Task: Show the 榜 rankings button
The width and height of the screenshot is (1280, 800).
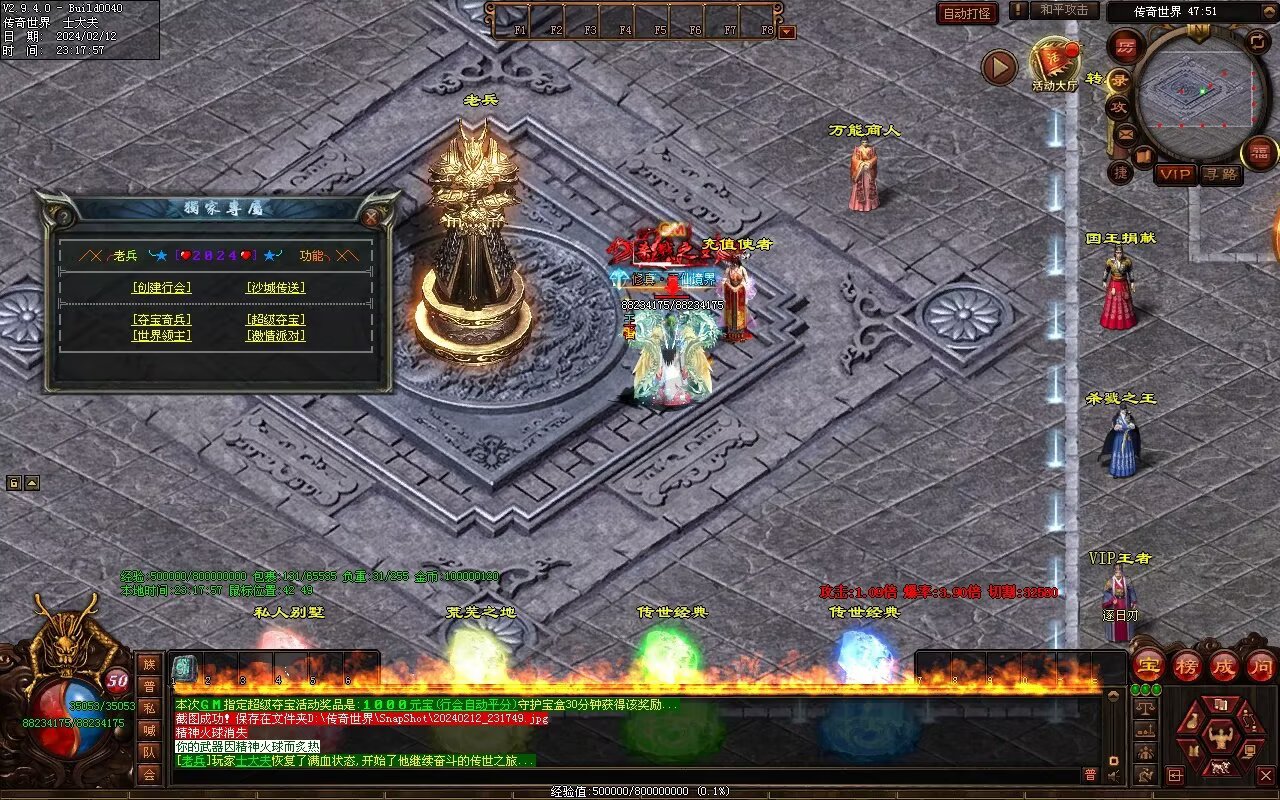Action: 1187,665
